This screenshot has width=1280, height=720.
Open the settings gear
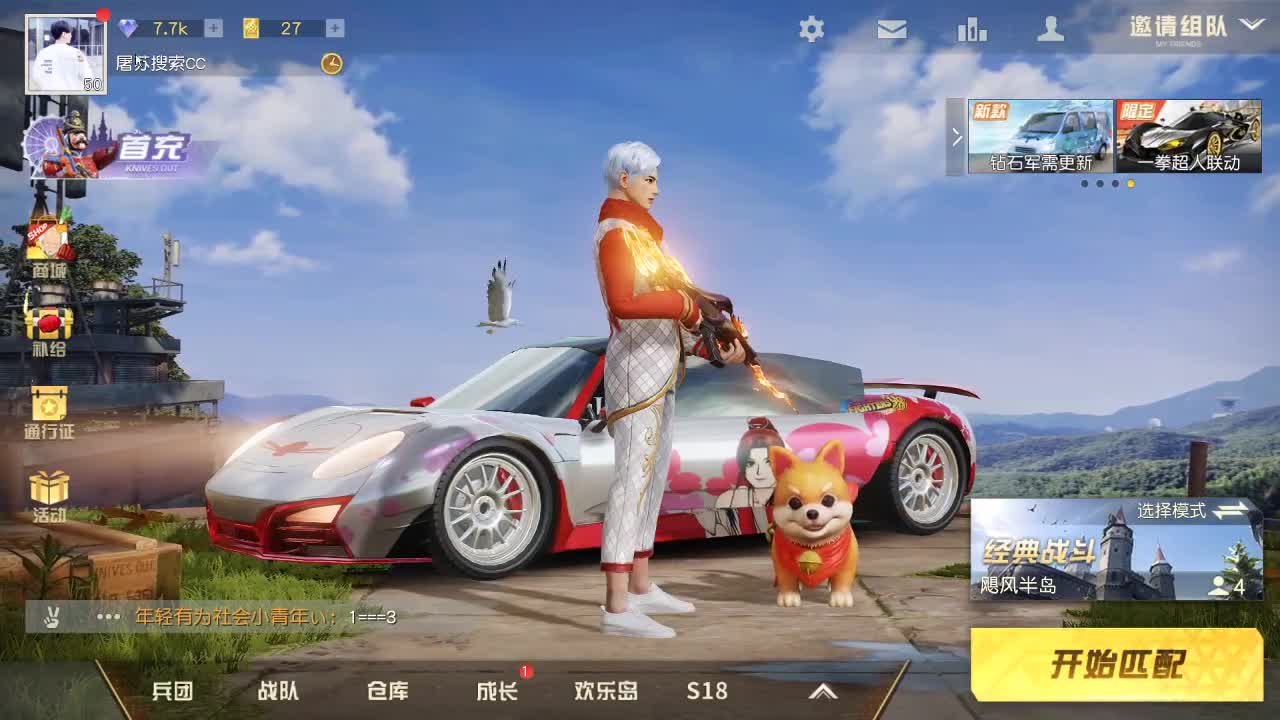[x=811, y=30]
